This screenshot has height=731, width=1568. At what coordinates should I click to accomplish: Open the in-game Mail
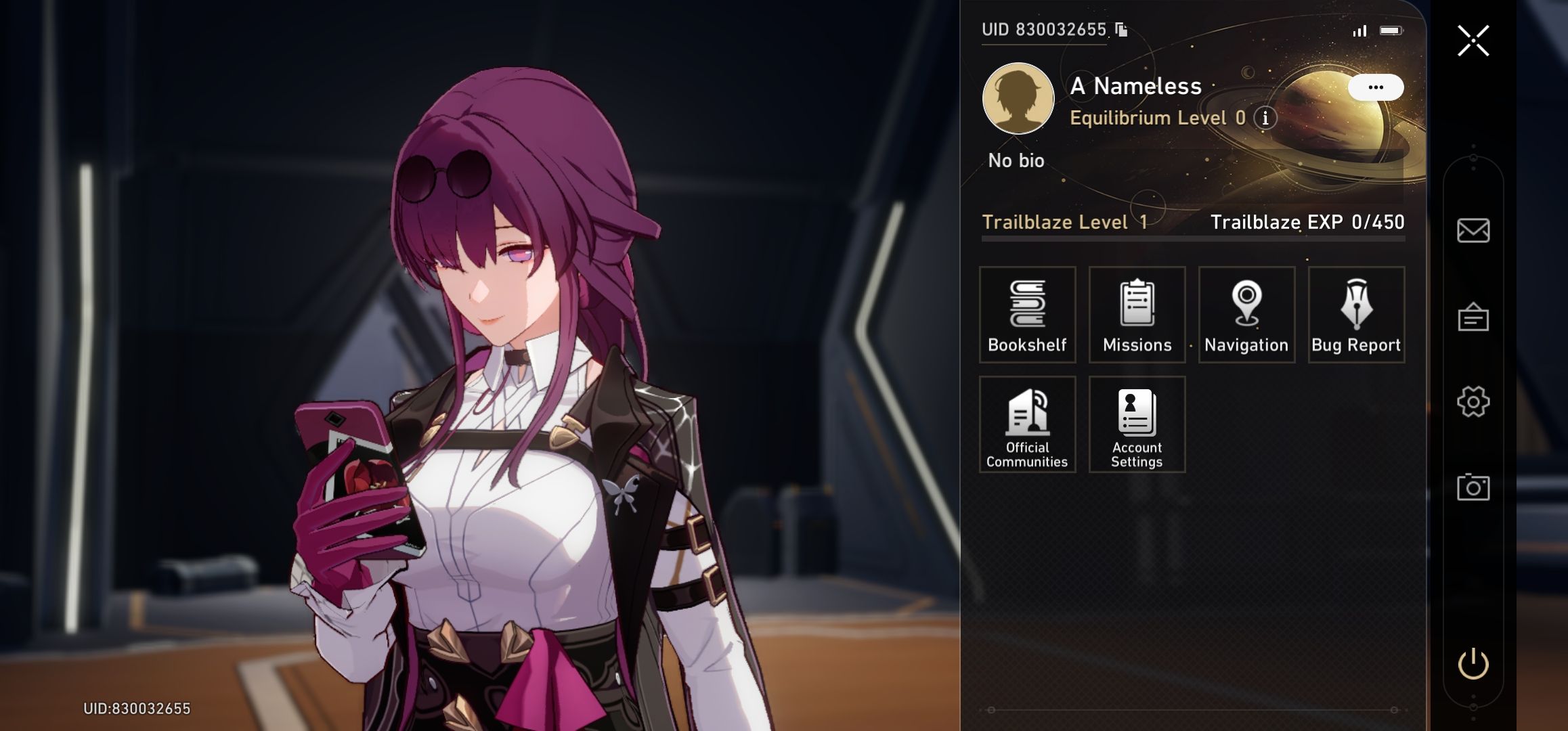click(1475, 231)
